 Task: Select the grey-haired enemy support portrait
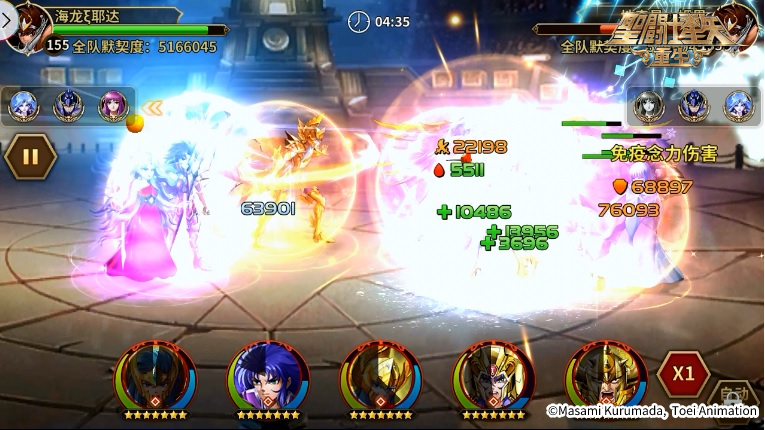[649, 105]
